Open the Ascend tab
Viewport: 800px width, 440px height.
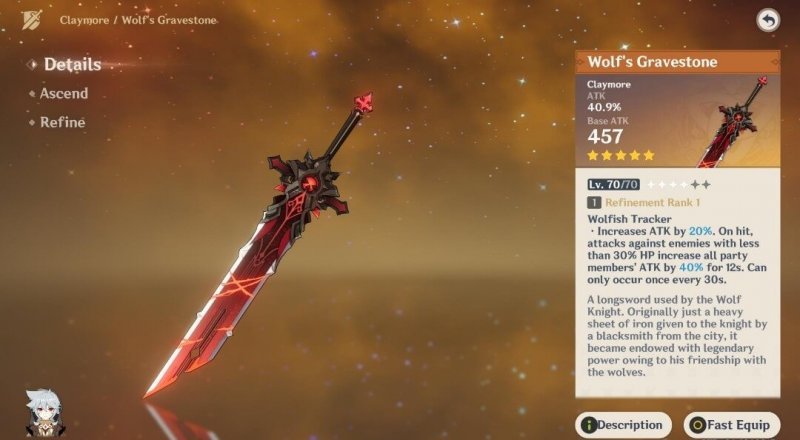[x=63, y=94]
